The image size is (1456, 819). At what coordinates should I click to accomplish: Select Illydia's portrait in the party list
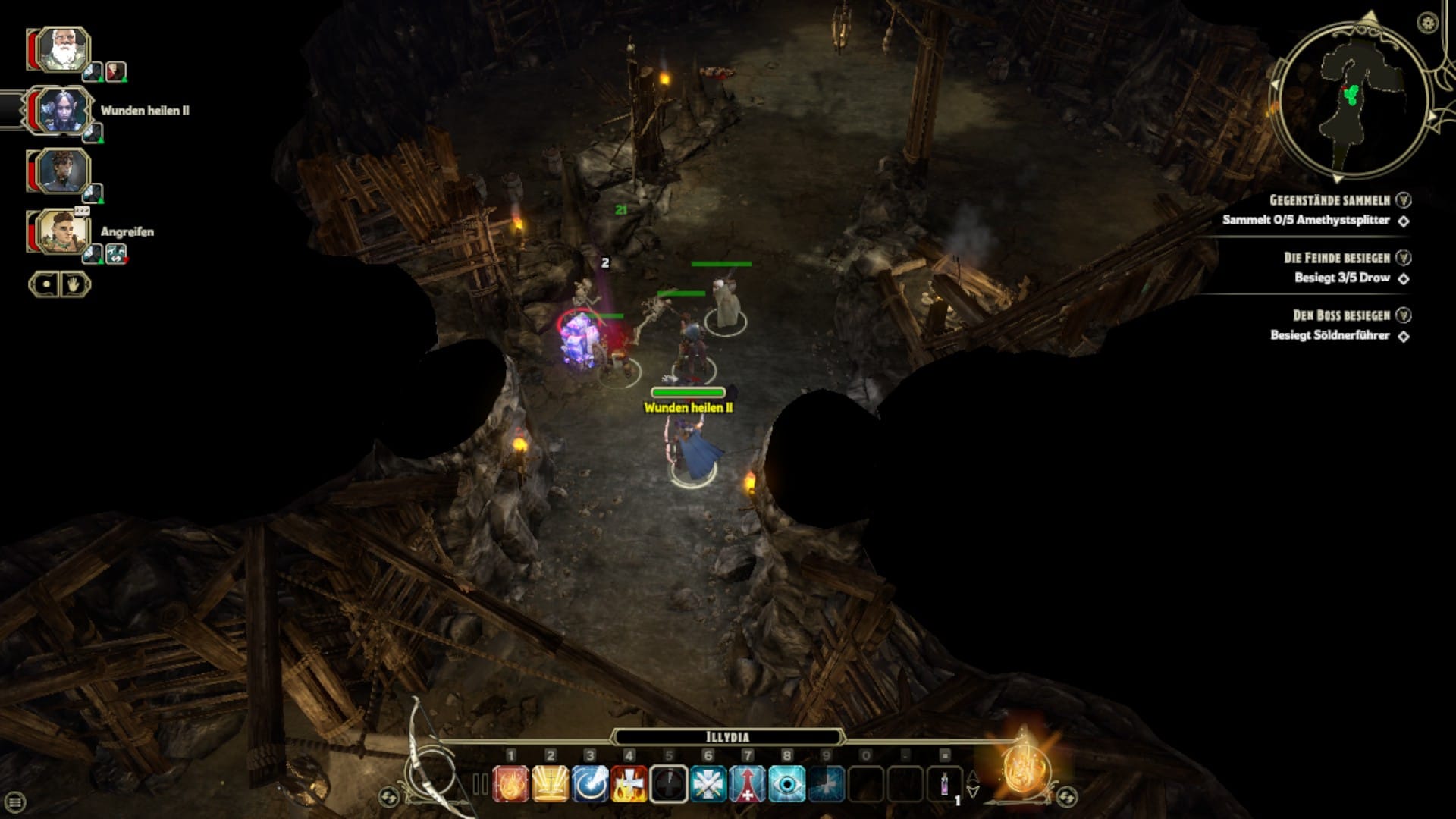(x=61, y=111)
